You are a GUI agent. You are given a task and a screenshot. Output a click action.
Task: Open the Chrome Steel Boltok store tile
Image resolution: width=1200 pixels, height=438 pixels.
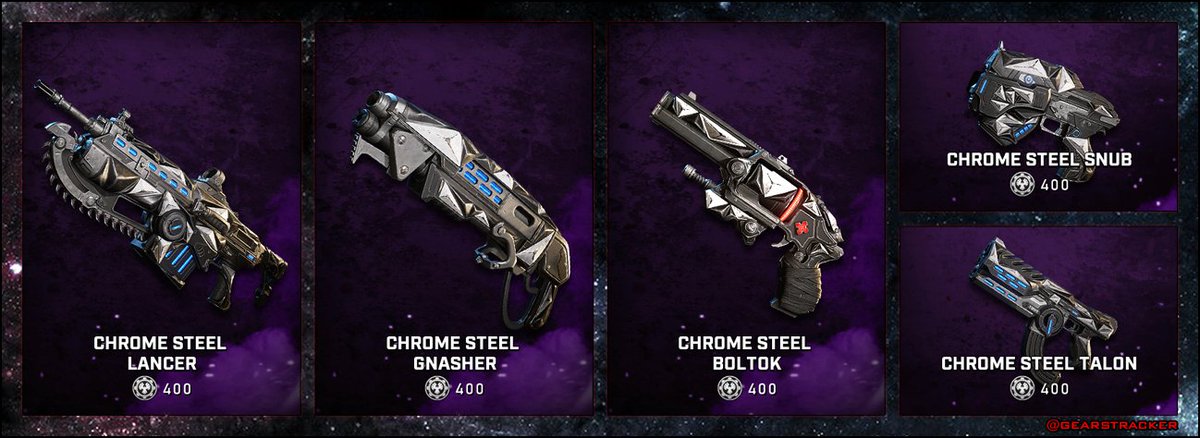[745, 218]
